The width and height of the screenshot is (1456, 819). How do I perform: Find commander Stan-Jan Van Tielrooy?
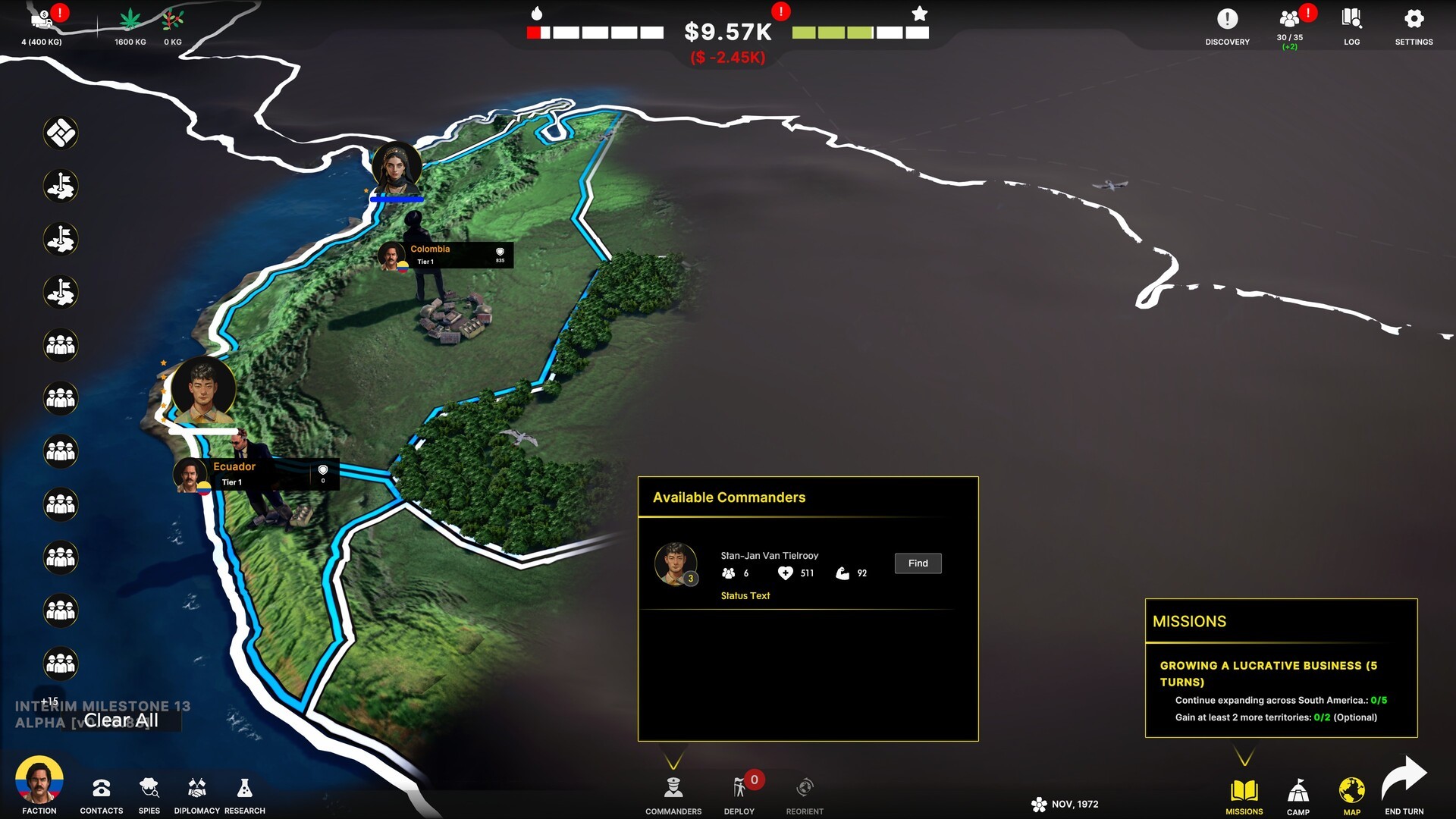[918, 563]
